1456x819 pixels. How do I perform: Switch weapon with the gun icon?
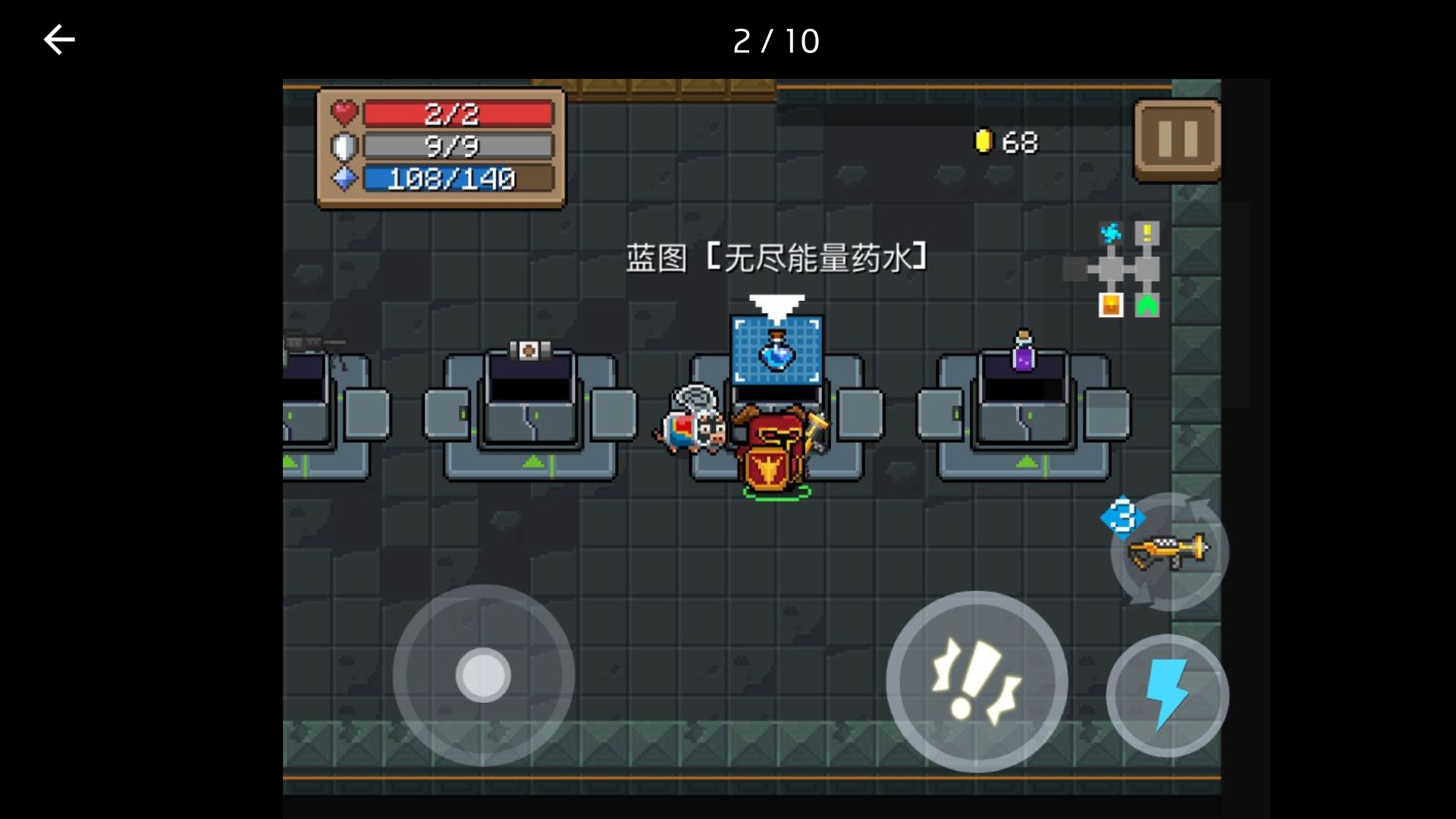pyautogui.click(x=1169, y=552)
